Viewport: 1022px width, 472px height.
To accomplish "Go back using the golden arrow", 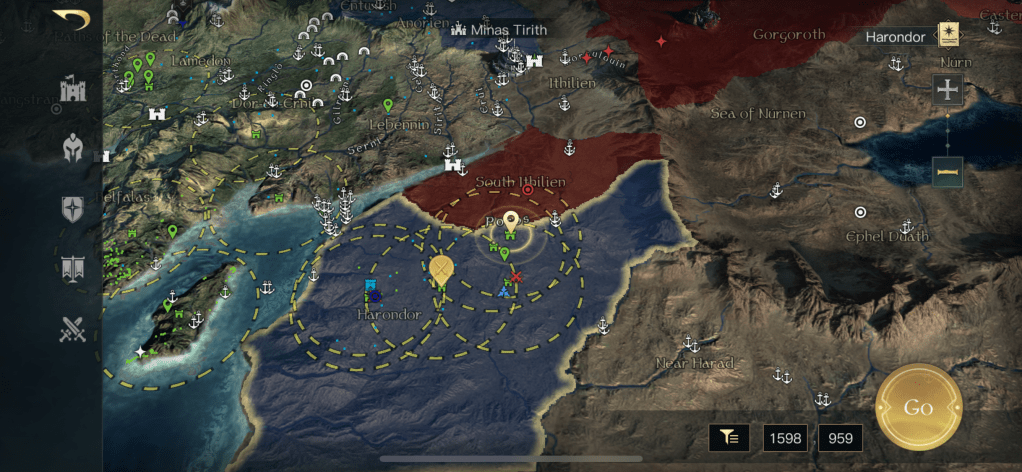I will [x=71, y=20].
